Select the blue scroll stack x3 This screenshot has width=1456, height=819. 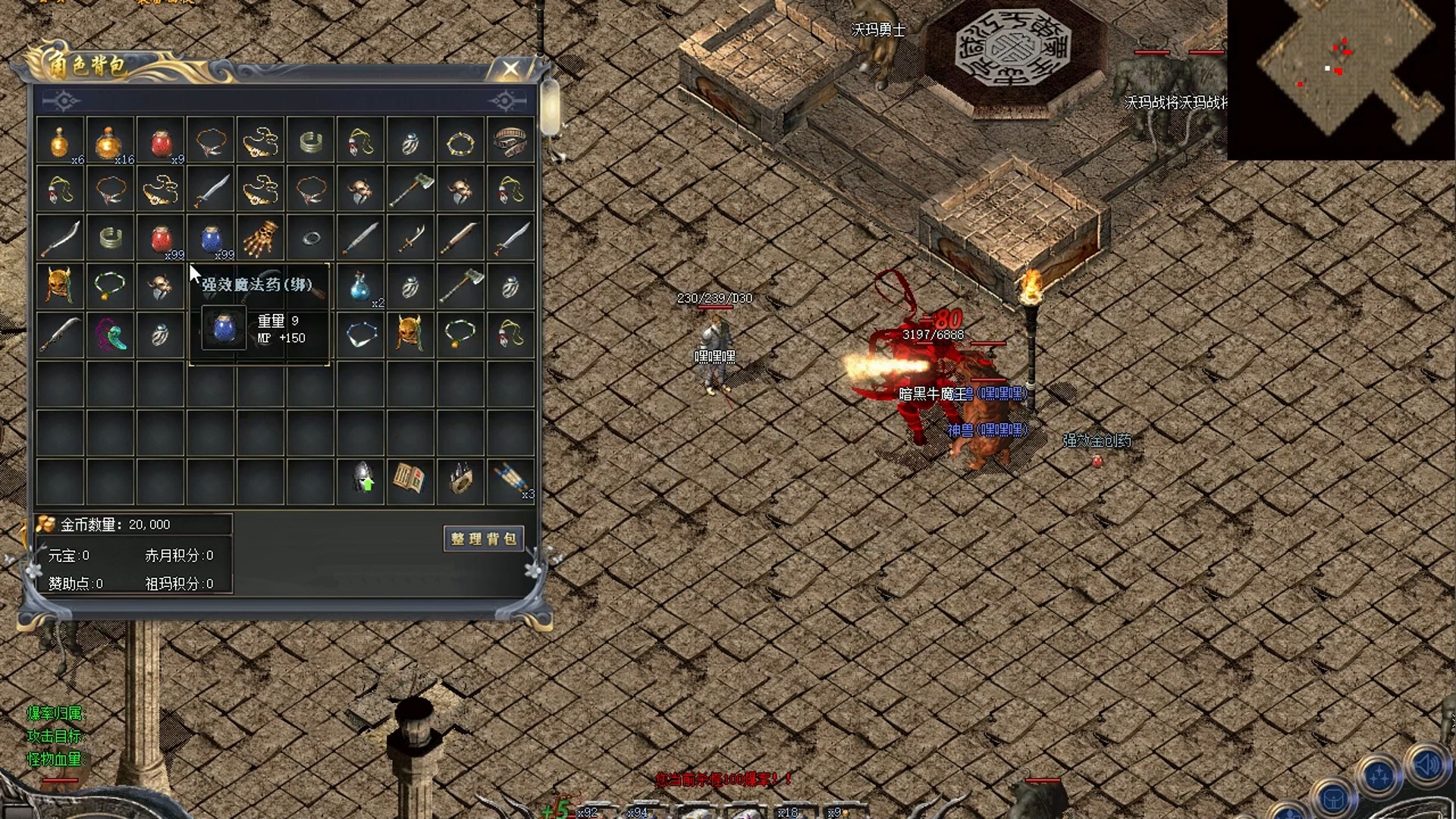tap(510, 479)
